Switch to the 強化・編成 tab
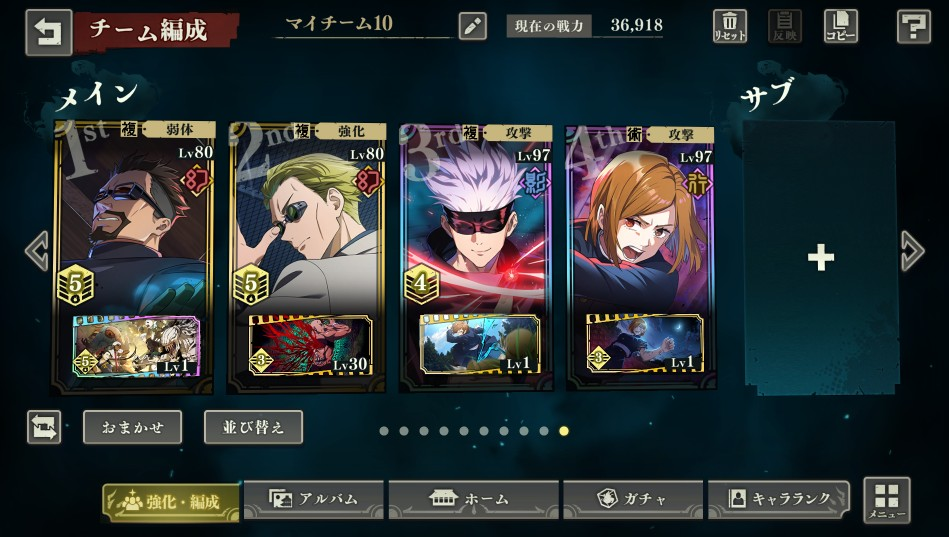949x537 pixels. (x=171, y=501)
